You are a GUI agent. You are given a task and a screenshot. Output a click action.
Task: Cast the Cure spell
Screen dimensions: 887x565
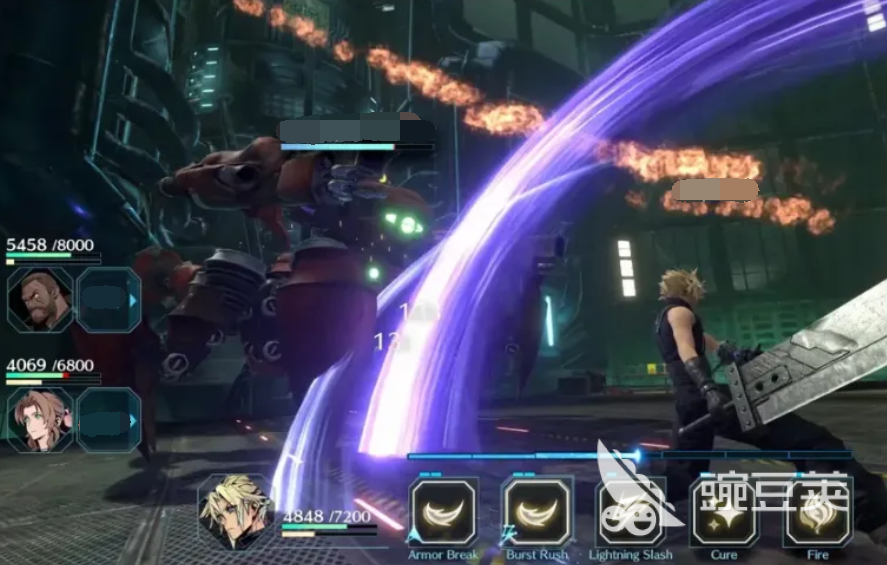click(724, 512)
